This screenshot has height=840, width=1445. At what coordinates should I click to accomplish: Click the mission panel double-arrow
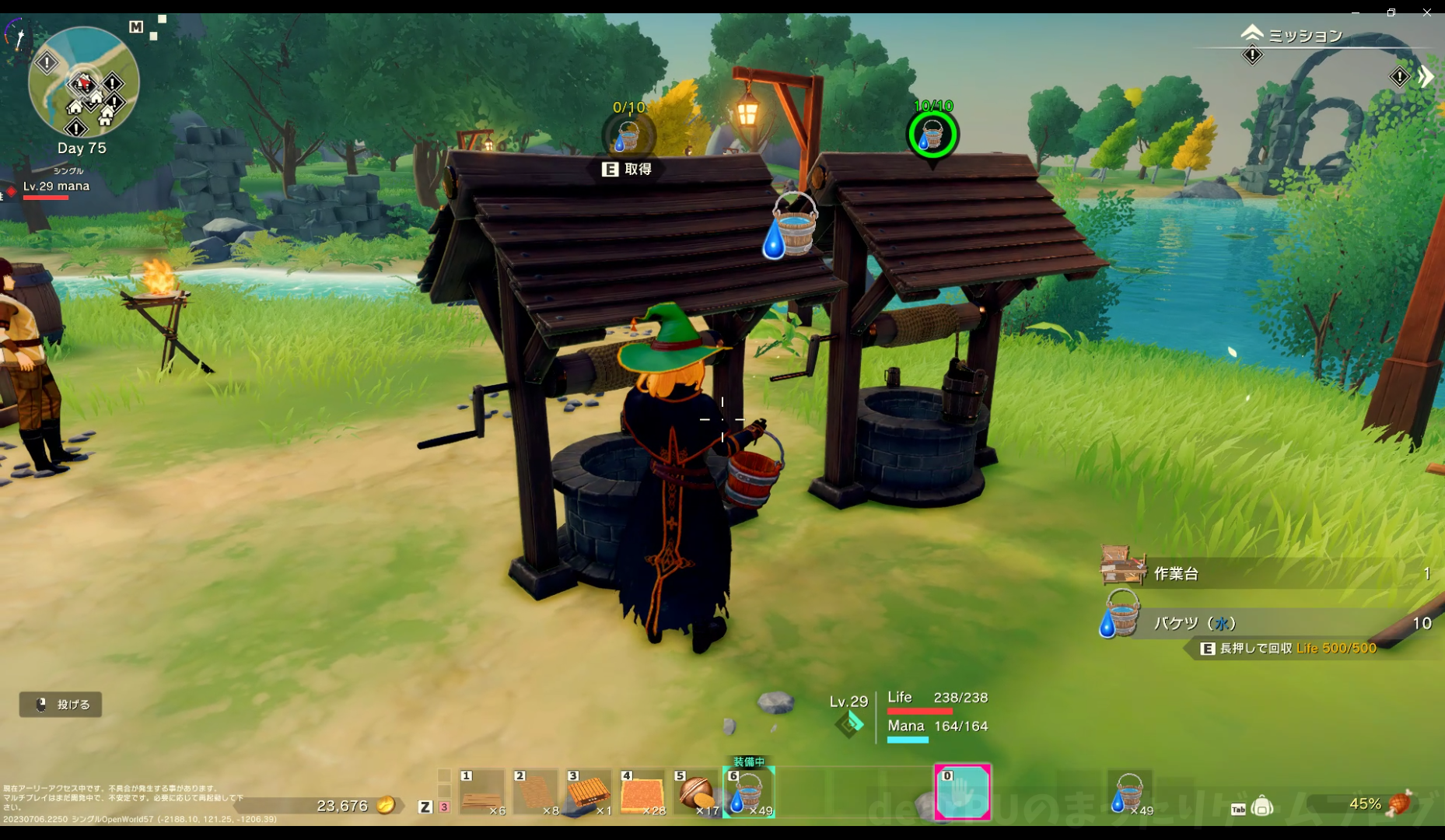(x=1425, y=76)
